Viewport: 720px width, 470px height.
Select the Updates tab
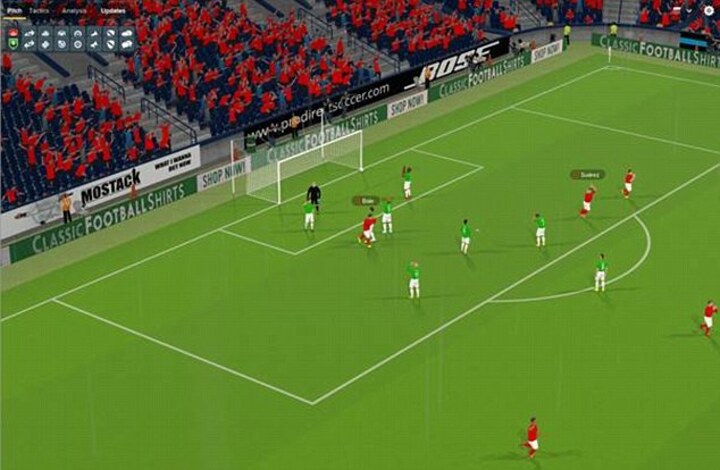pos(113,10)
